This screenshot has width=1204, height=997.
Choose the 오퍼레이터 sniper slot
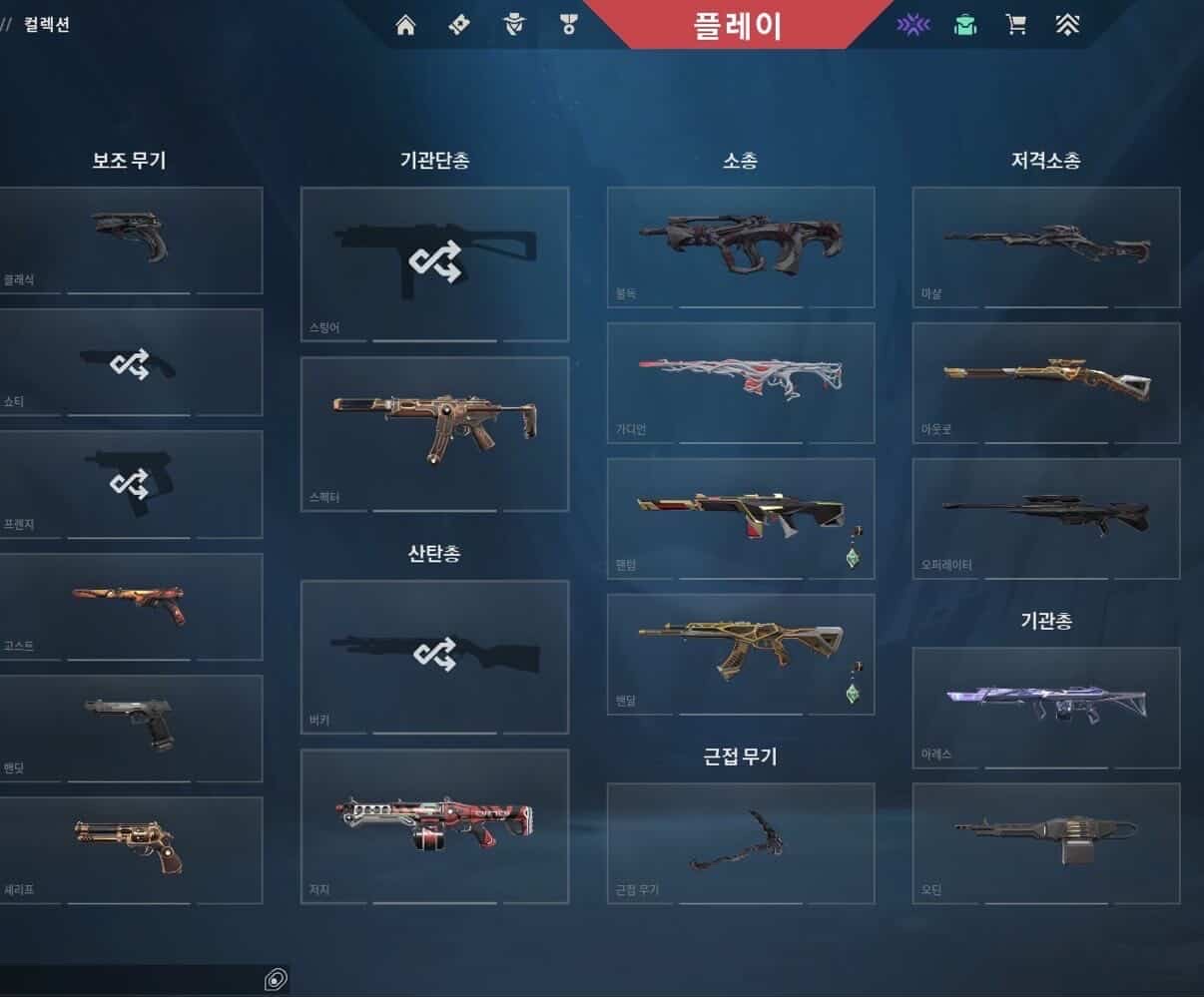tap(1046, 518)
